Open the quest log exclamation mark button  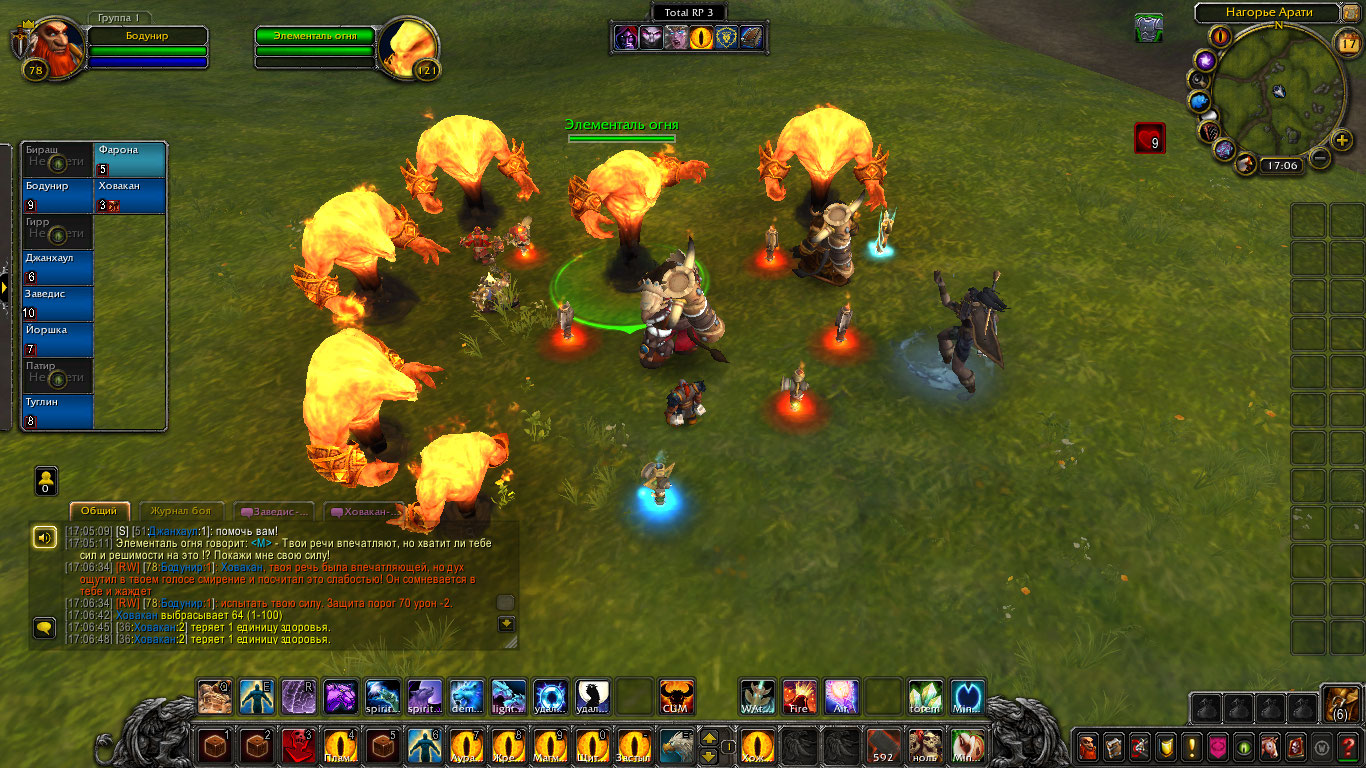click(x=1192, y=746)
